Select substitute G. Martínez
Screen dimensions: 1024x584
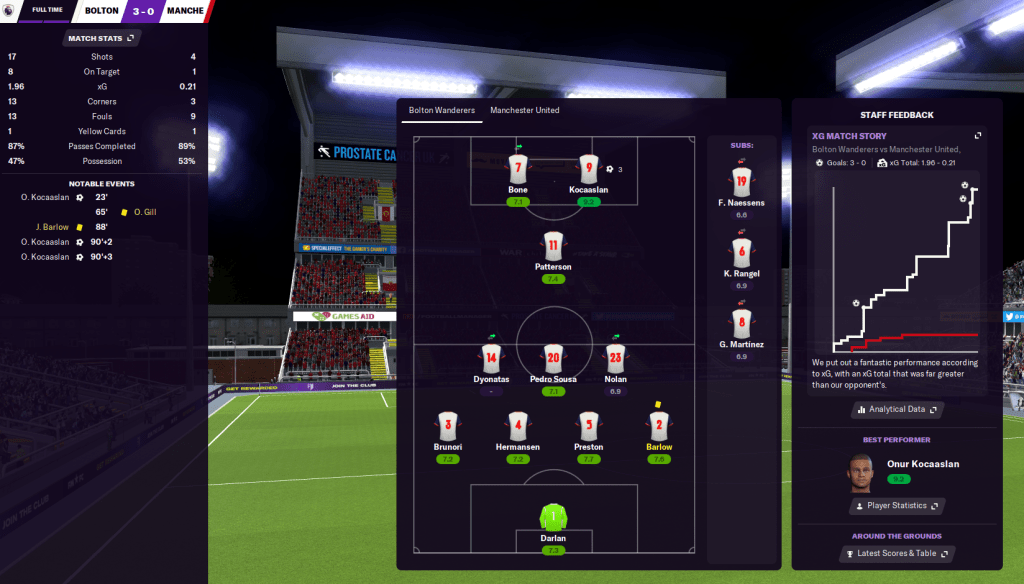(741, 324)
